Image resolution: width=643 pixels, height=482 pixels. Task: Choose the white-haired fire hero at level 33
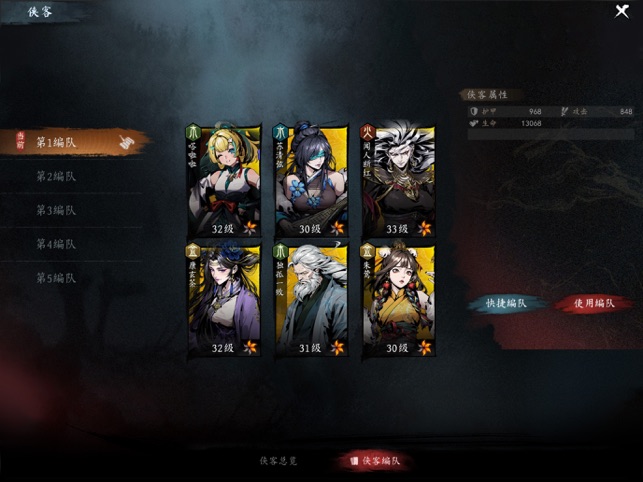click(397, 180)
